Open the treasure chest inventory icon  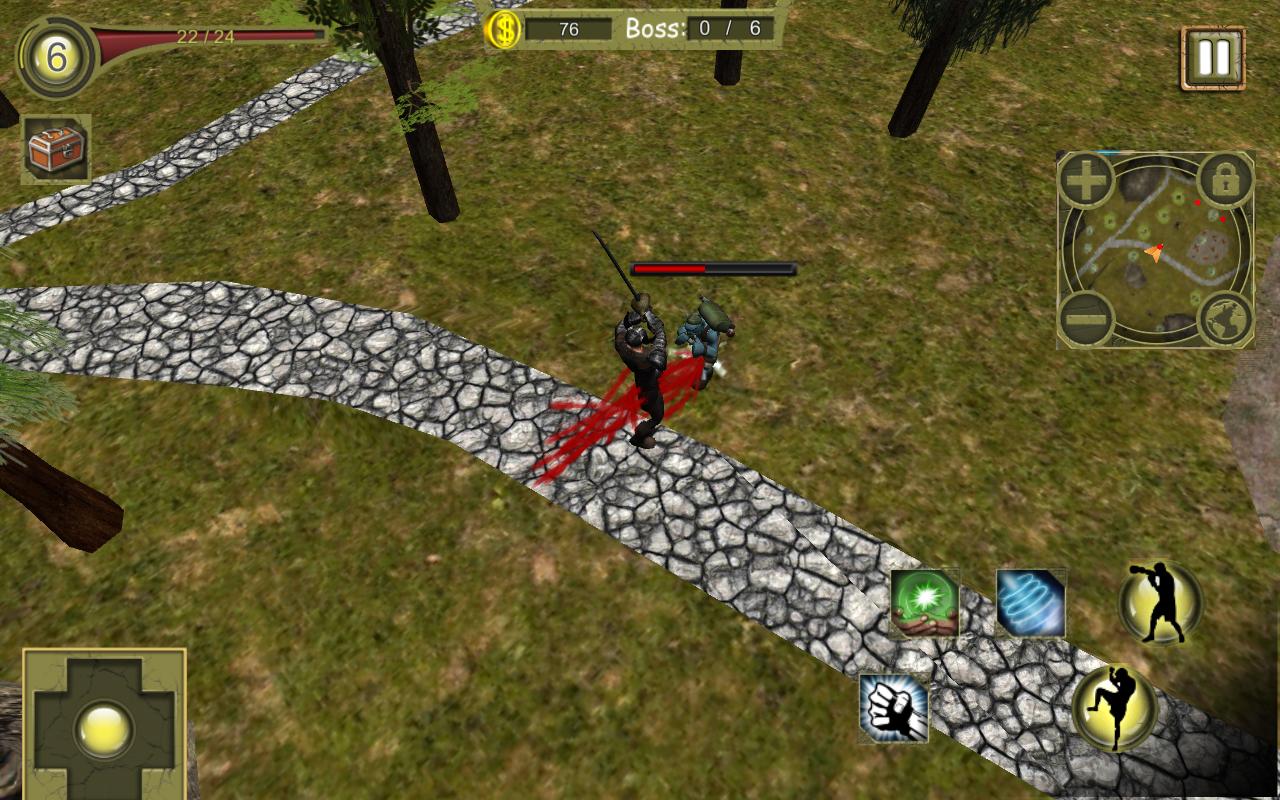[x=56, y=149]
